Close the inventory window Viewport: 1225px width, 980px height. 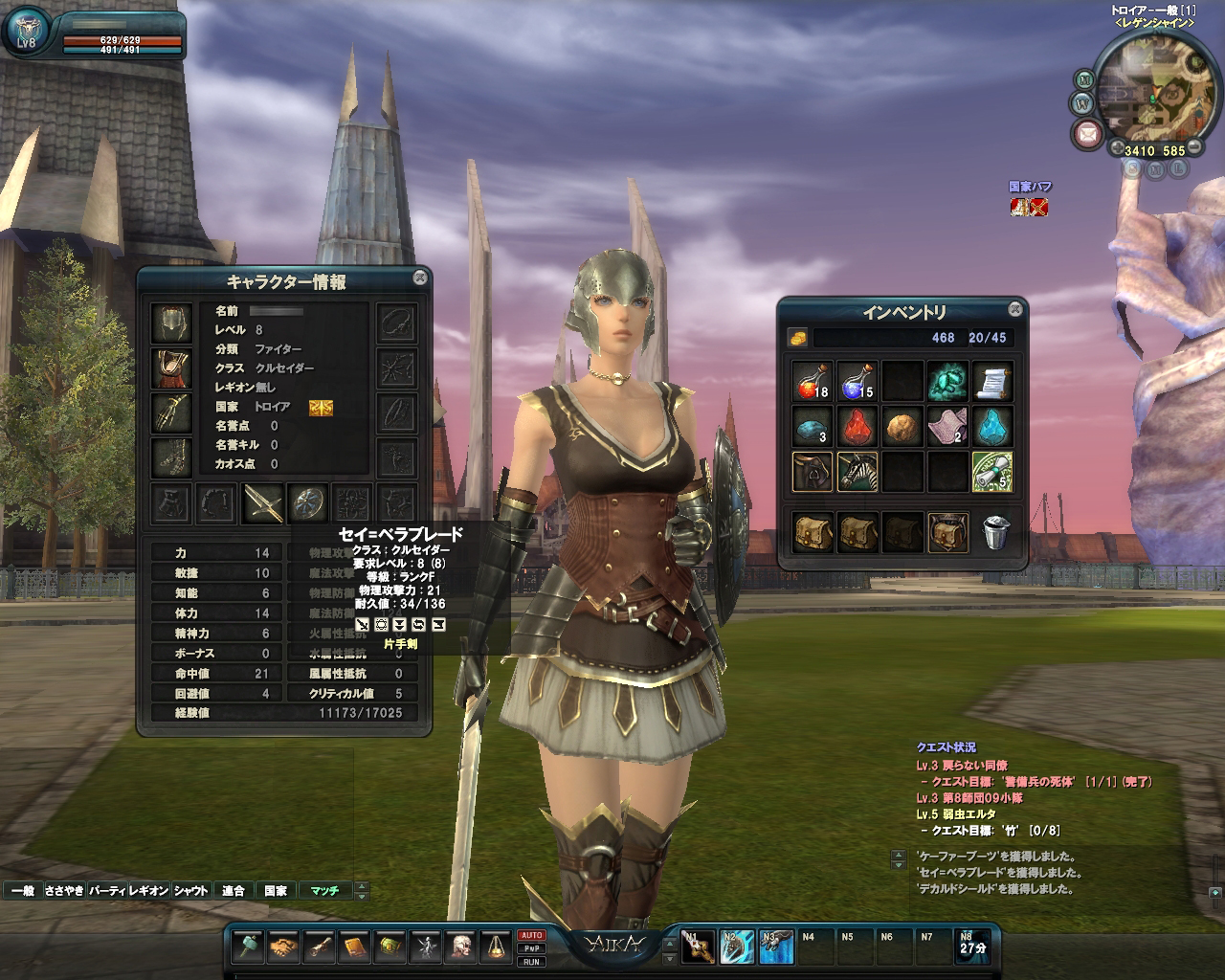point(1013,308)
